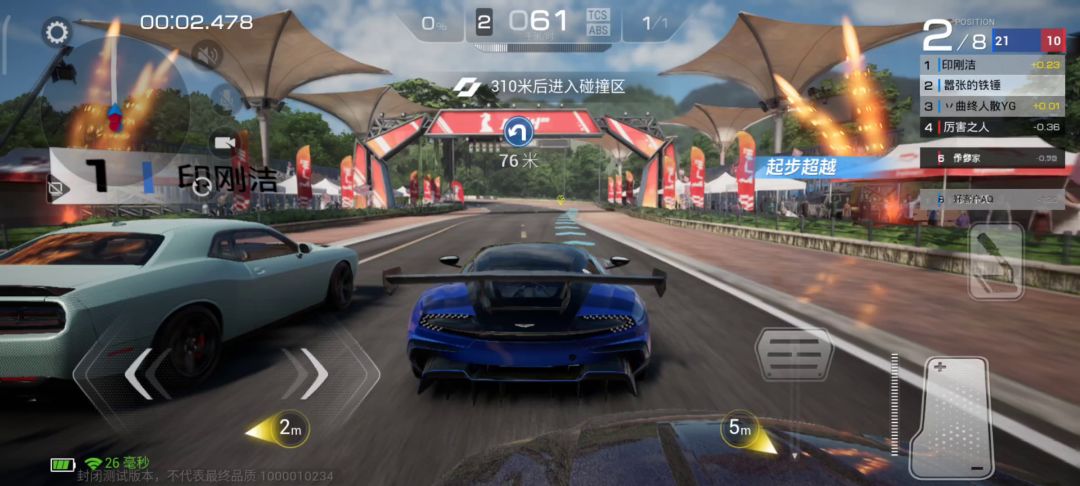Tap the TCS/ABS indicator

point(598,22)
